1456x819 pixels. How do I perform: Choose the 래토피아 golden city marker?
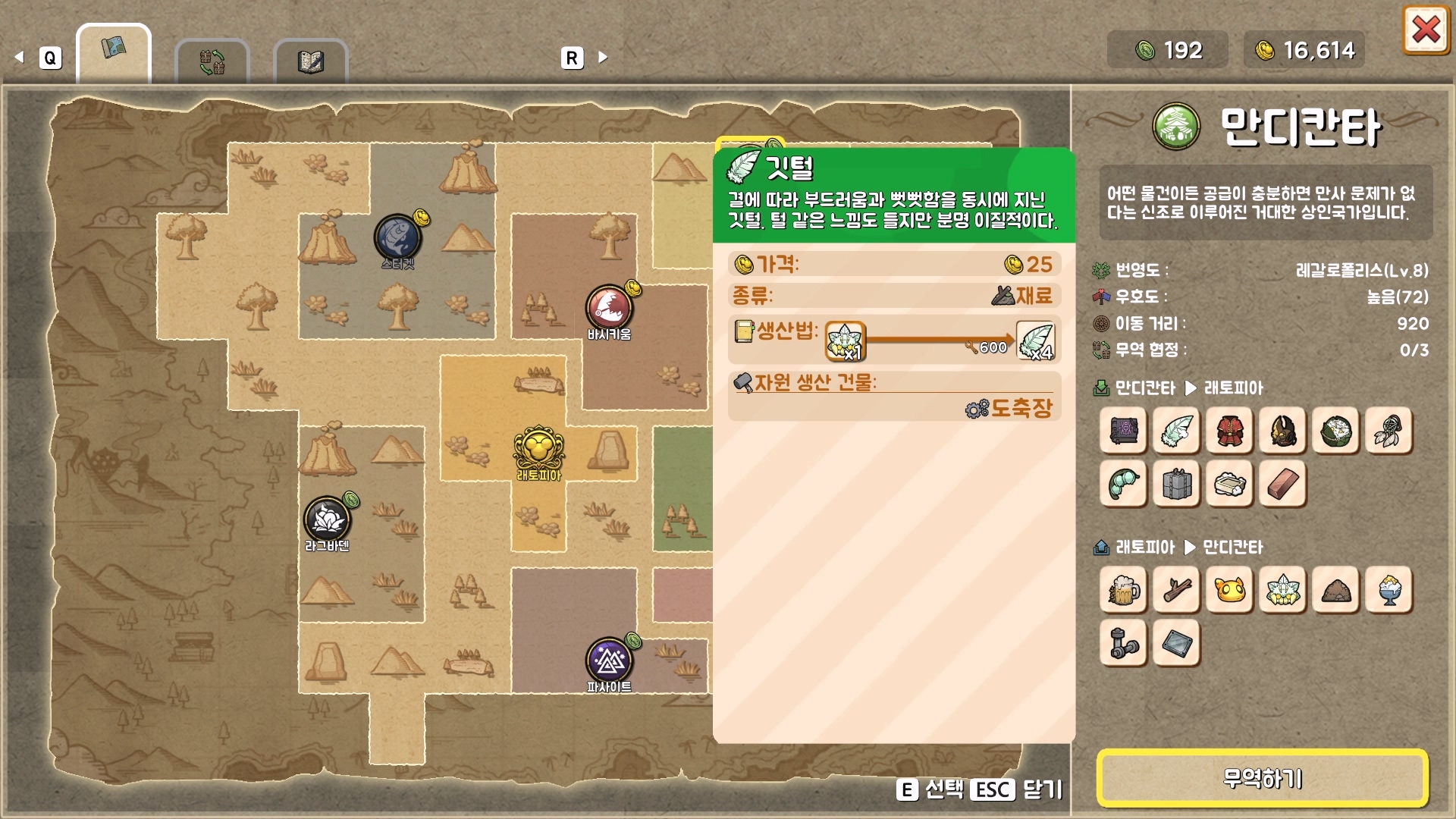[538, 449]
